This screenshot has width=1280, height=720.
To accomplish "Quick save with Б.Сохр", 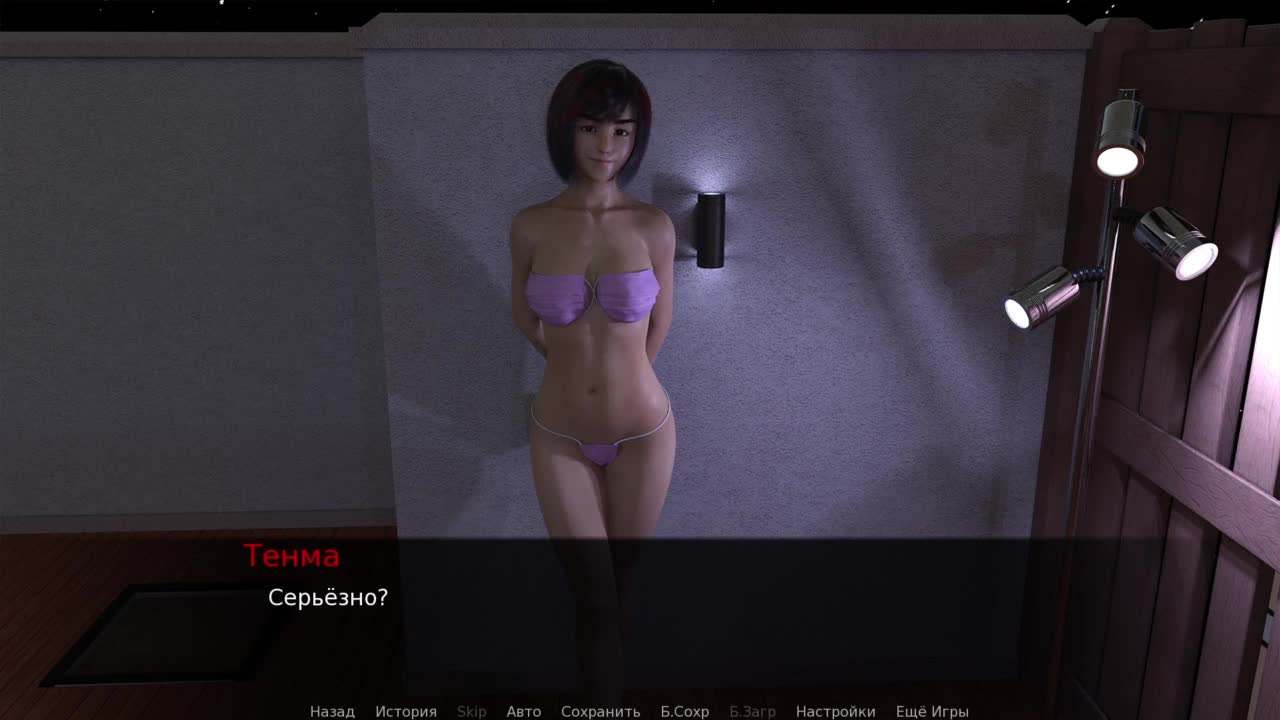I will [x=684, y=711].
